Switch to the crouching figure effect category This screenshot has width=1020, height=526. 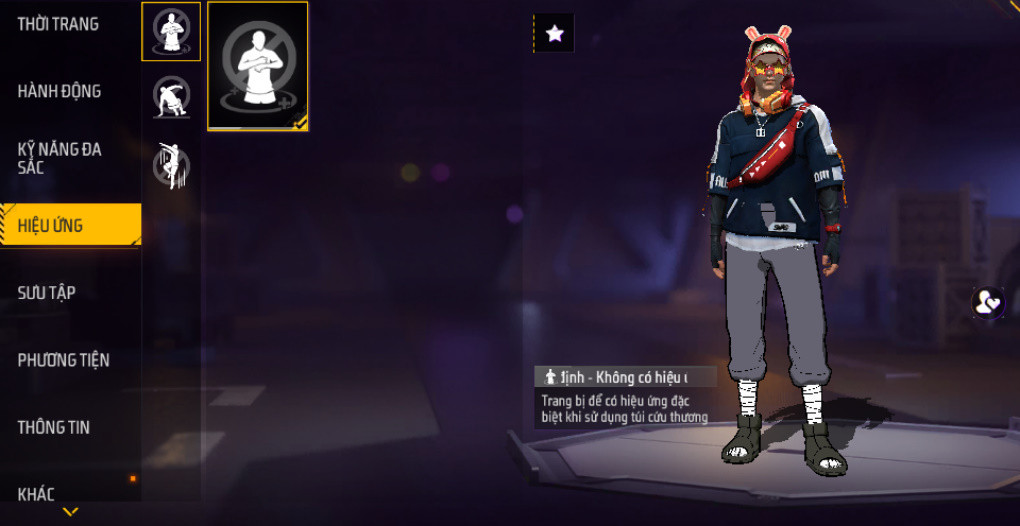click(x=171, y=98)
